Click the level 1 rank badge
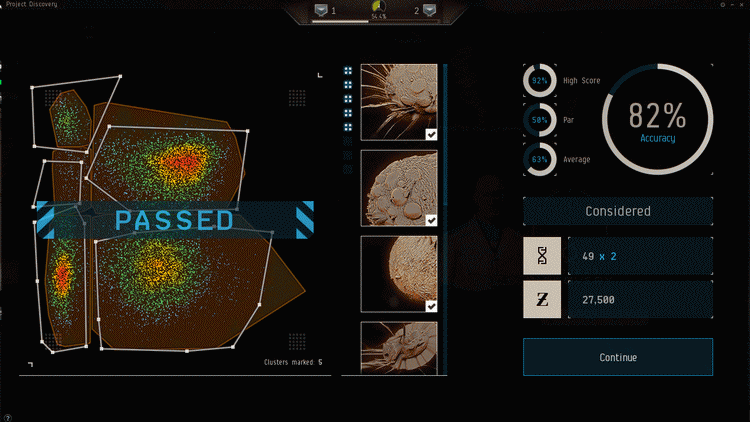Viewport: 750px width, 422px height. [321, 11]
